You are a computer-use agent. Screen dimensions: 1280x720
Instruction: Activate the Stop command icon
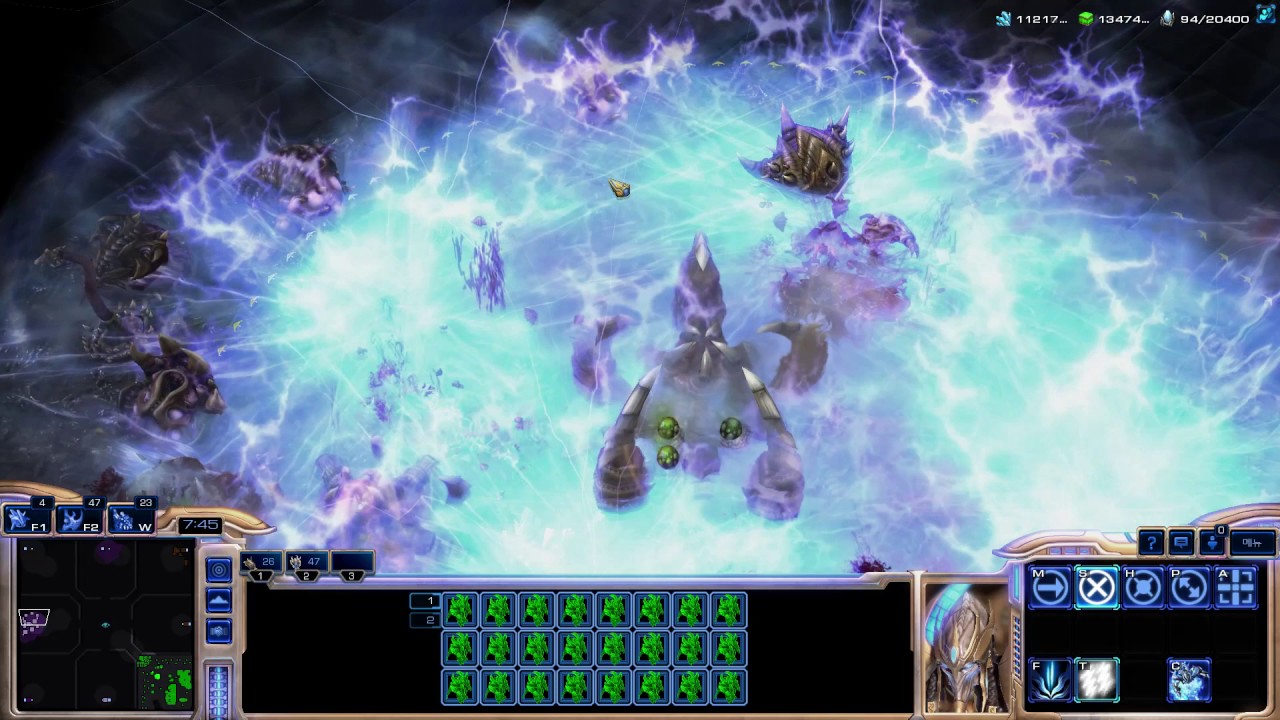tap(1096, 588)
